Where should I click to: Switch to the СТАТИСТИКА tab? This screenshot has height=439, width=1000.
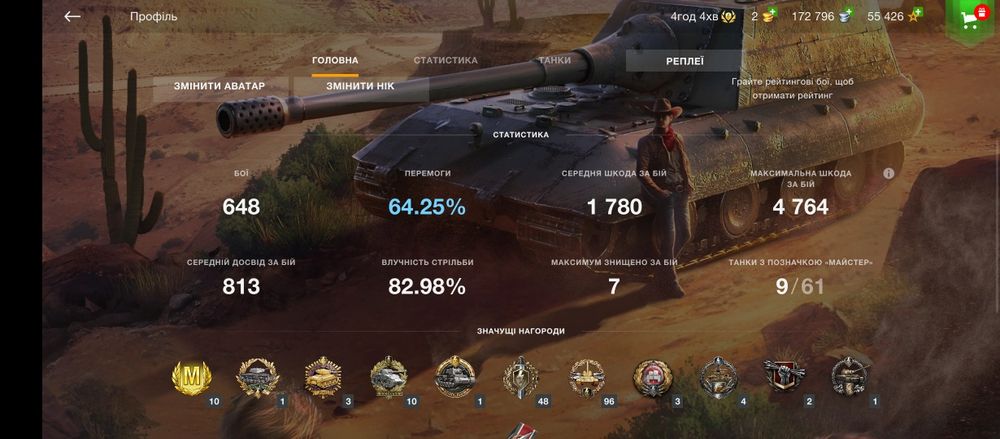(x=445, y=61)
